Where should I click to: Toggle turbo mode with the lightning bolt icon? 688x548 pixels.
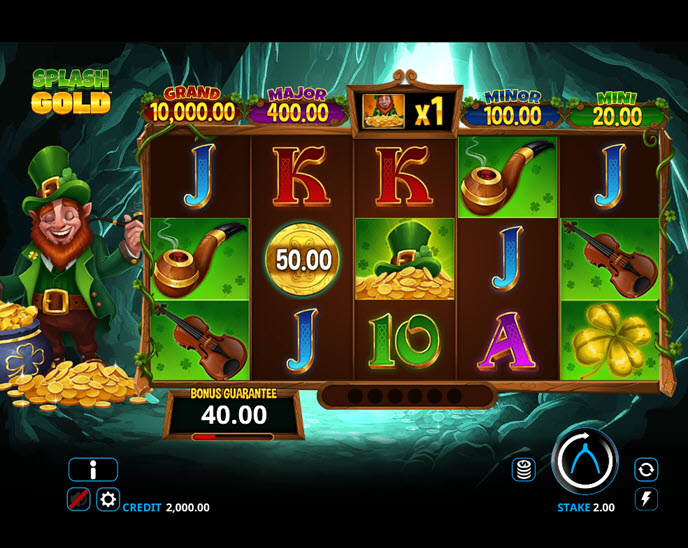pyautogui.click(x=646, y=498)
